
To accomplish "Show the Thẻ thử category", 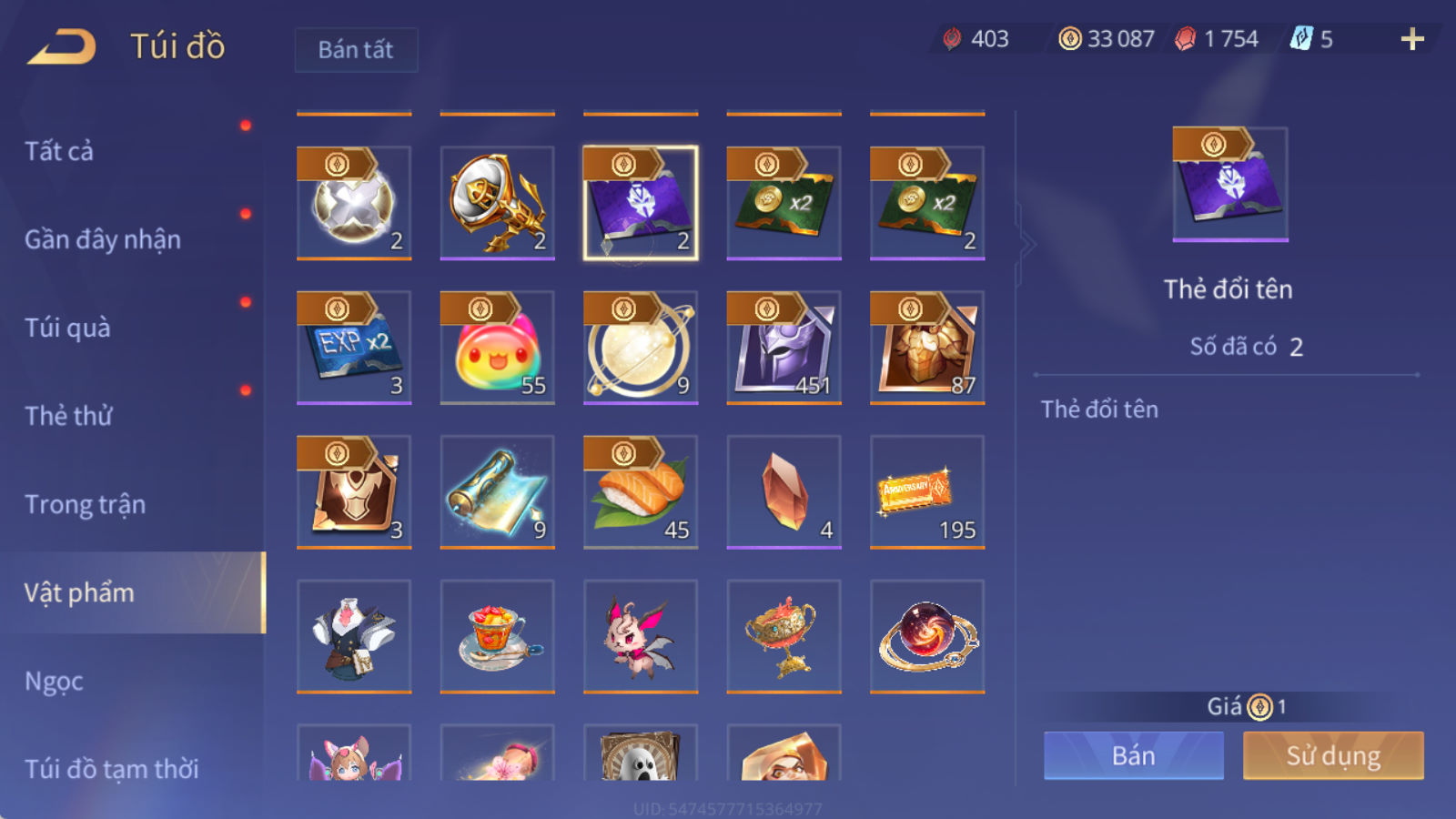I will 69,416.
